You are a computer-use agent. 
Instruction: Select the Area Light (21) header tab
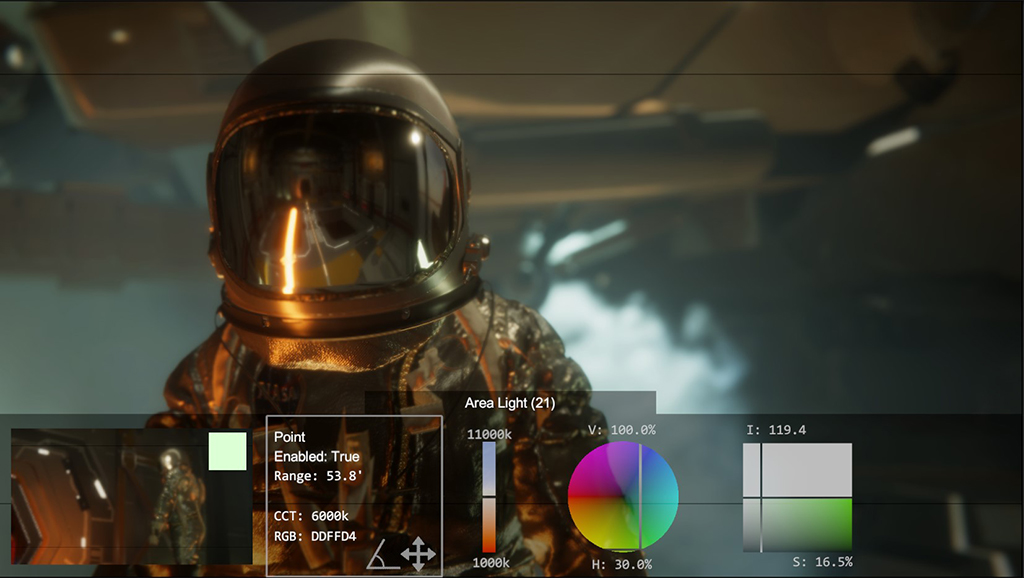(510, 403)
